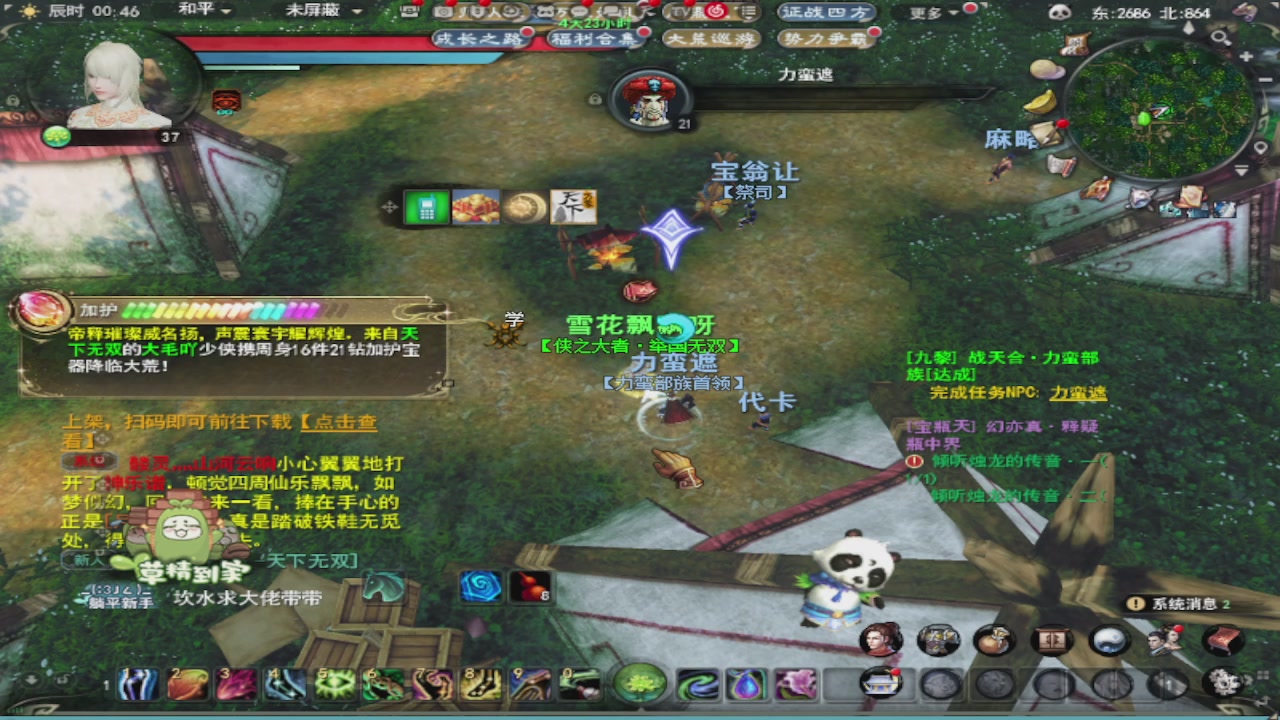This screenshot has width=1280, height=720.
Task: Select the character avatar icon above the hotkey bar
Action: [880, 639]
